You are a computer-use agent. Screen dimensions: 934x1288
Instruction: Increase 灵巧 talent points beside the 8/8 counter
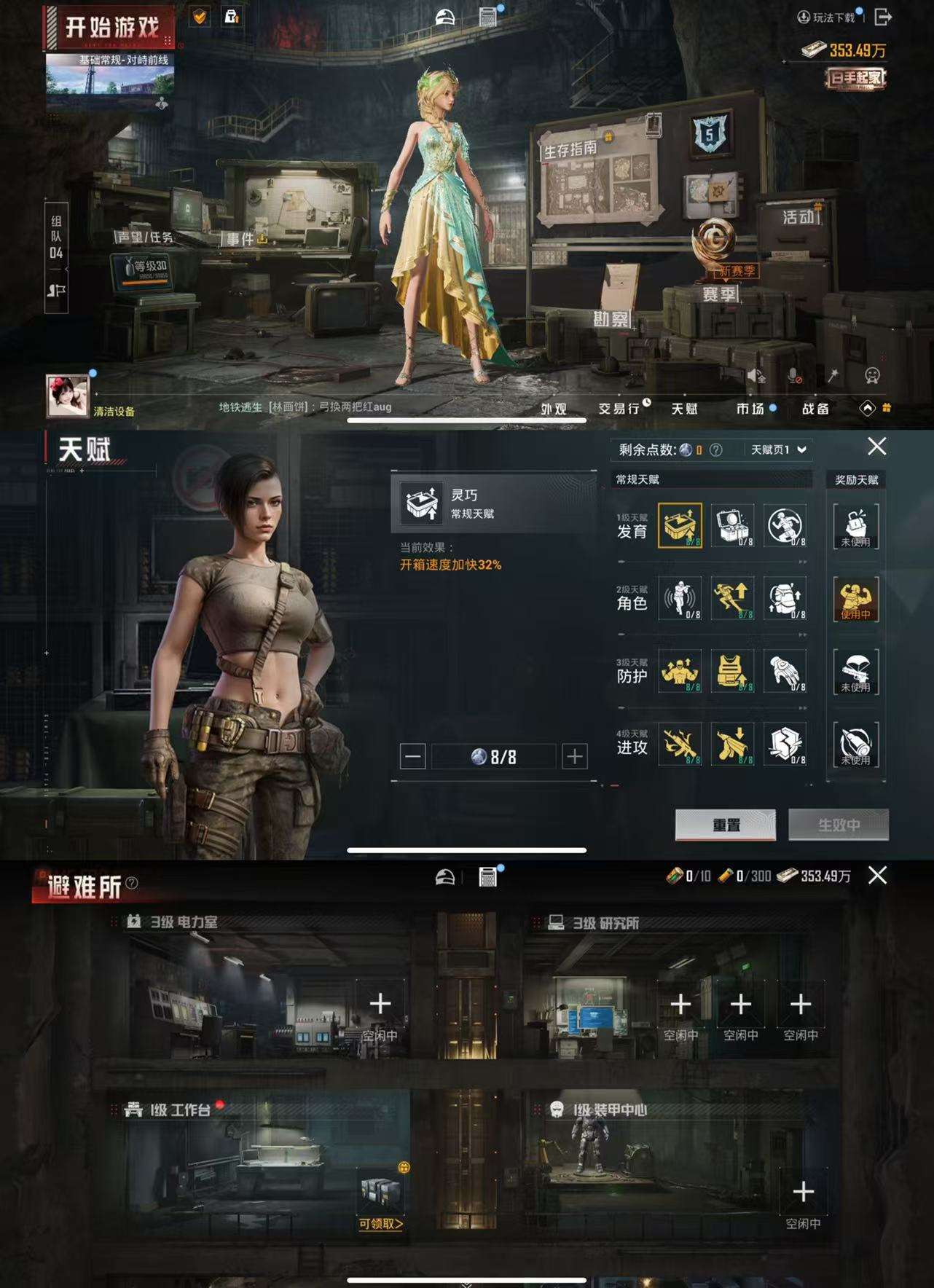point(575,757)
